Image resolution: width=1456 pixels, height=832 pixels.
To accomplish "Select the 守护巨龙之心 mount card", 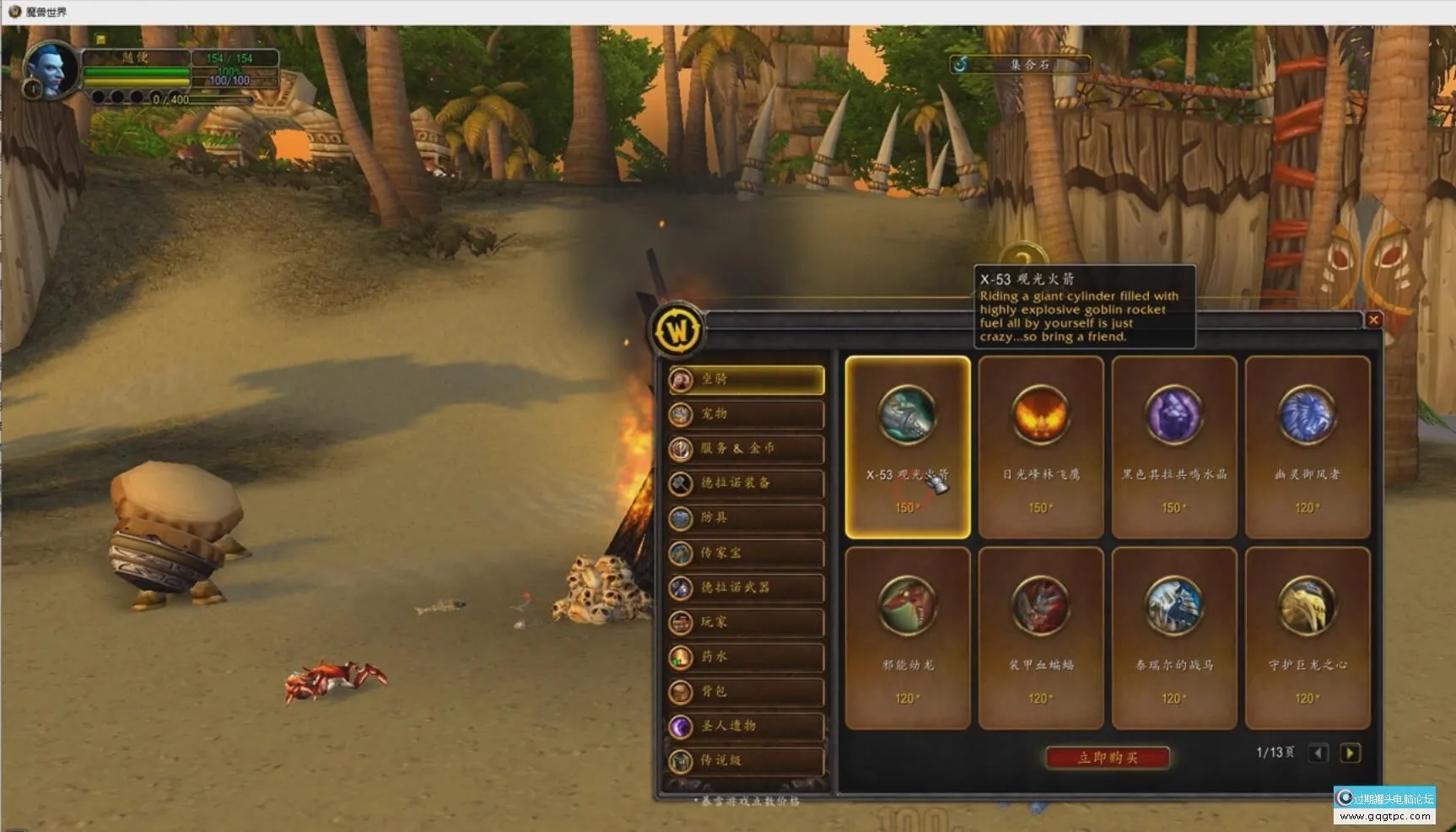I will [x=1307, y=637].
